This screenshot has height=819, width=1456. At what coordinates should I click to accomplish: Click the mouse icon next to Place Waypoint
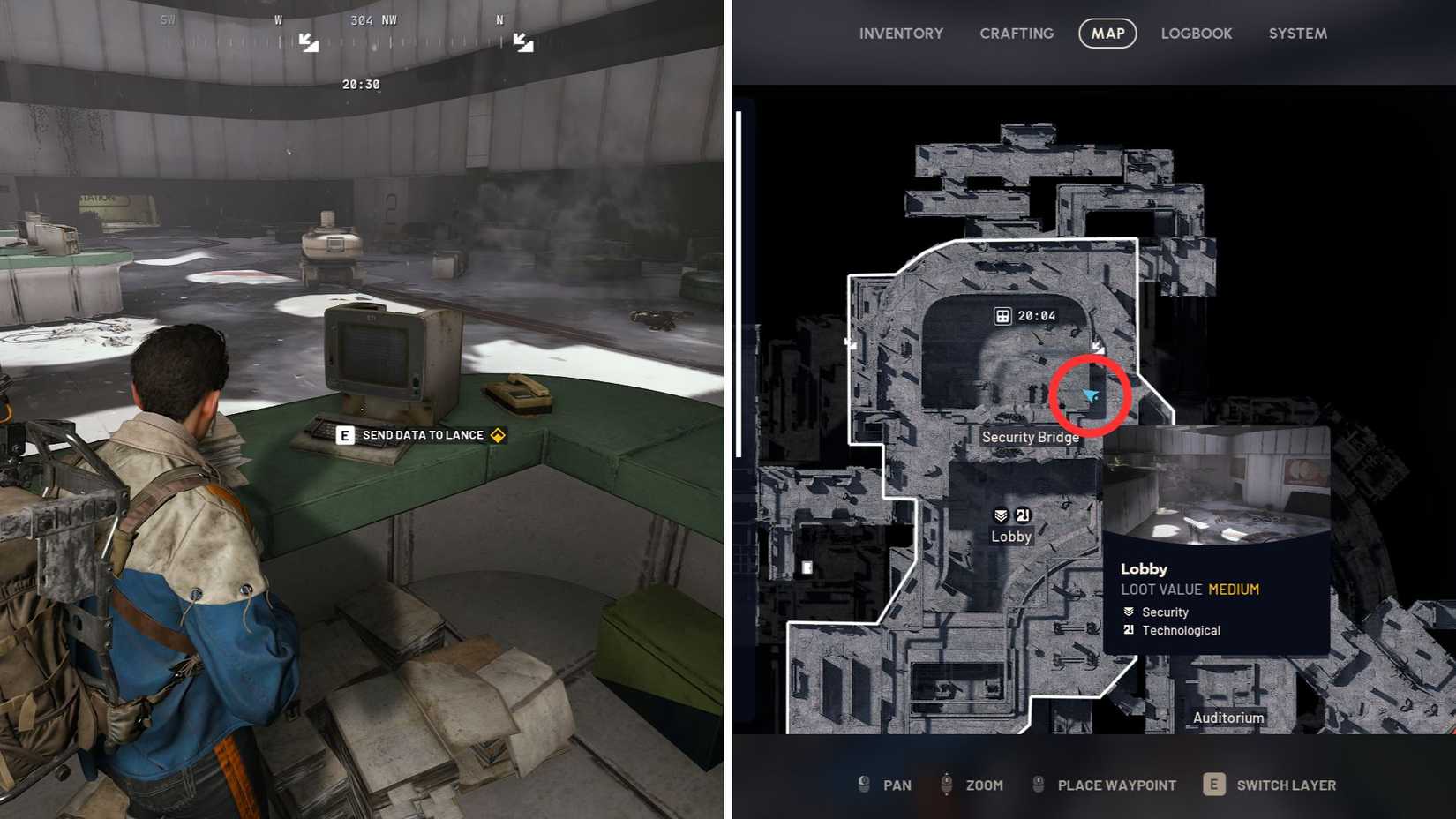(1038, 785)
